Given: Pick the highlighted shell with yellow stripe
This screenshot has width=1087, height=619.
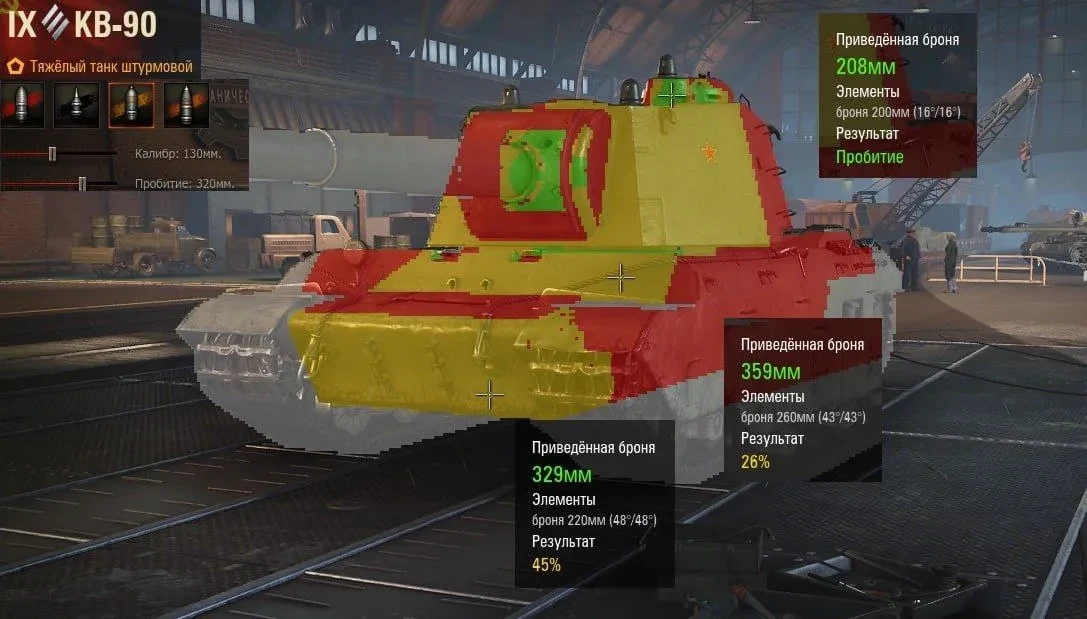Looking at the screenshot, I should (x=130, y=104).
